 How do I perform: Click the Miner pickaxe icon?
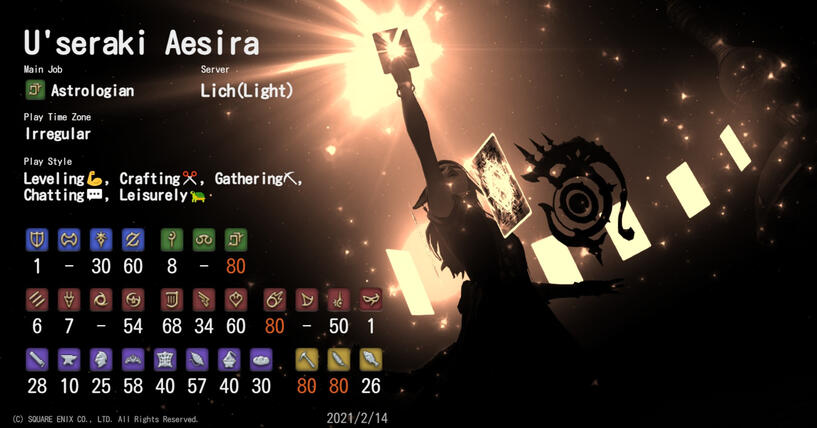coord(306,359)
